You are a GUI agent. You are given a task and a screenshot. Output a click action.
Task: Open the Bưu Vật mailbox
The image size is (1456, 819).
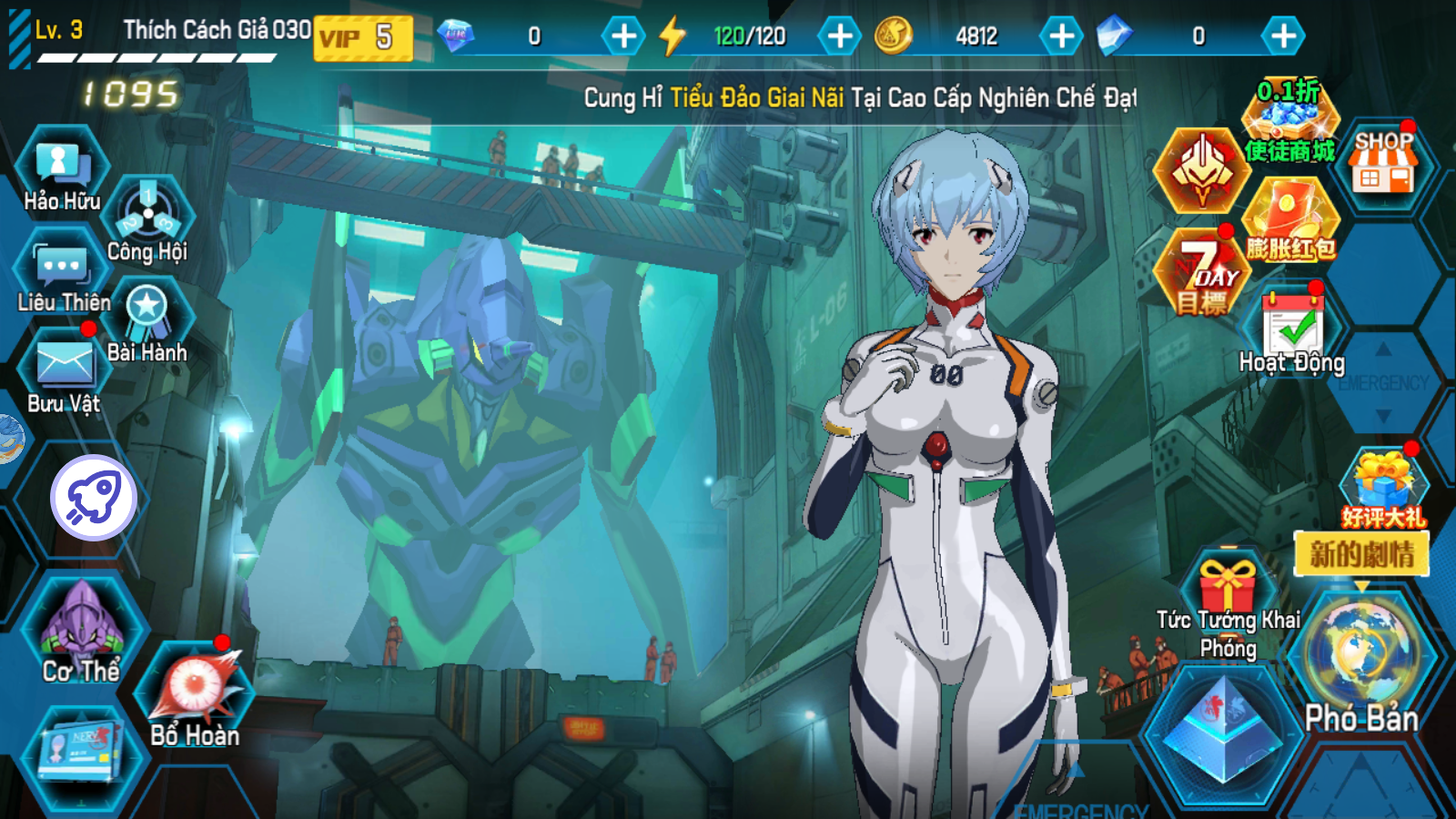(63, 373)
